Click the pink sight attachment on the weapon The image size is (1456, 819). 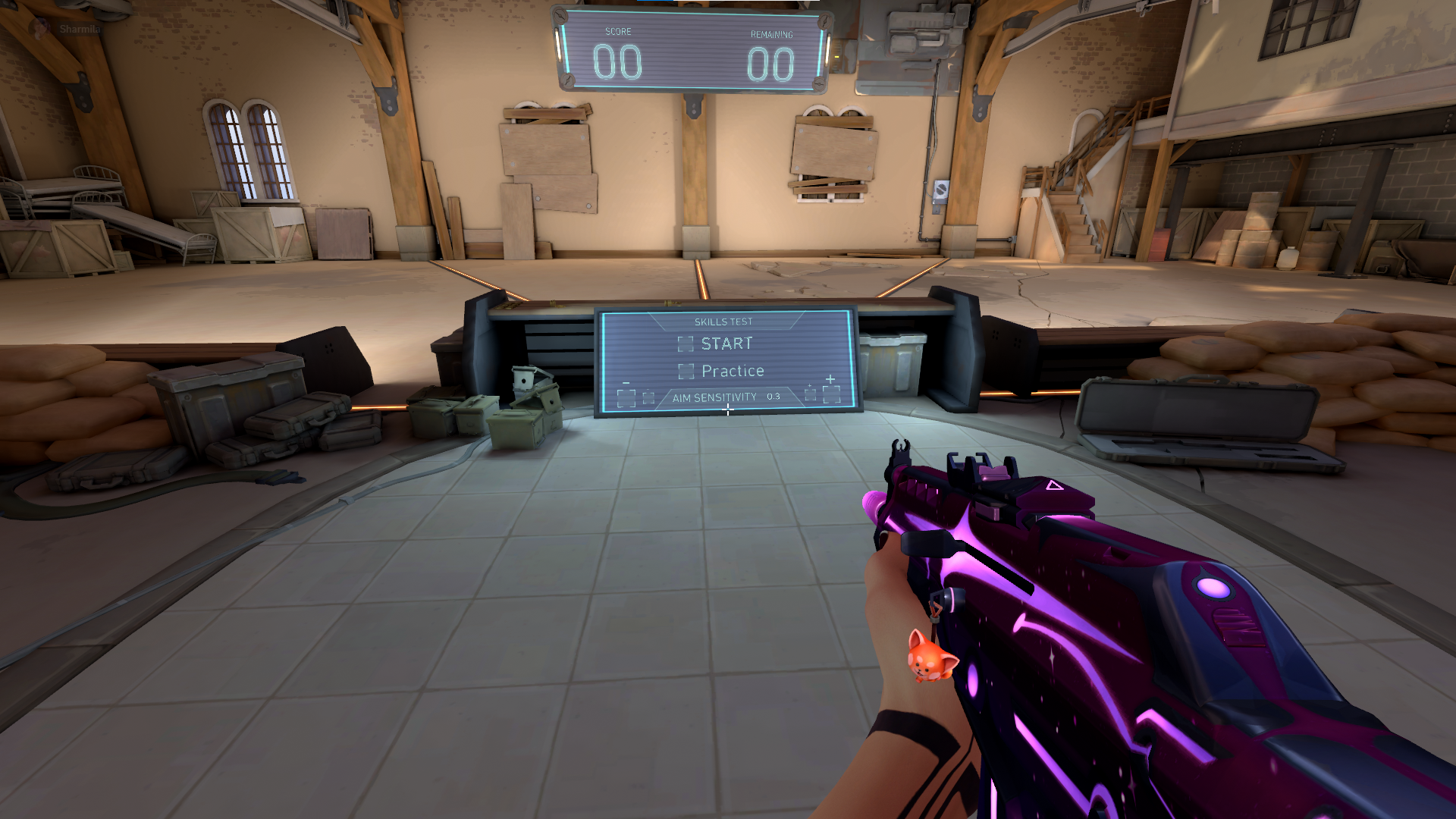(x=993, y=474)
